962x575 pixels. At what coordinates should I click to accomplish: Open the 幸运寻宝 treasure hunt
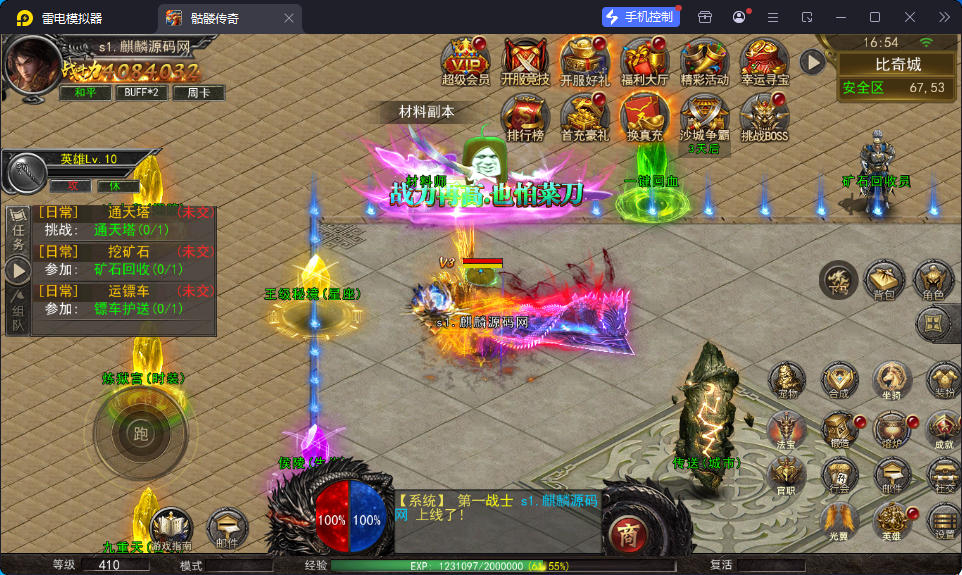(x=765, y=60)
